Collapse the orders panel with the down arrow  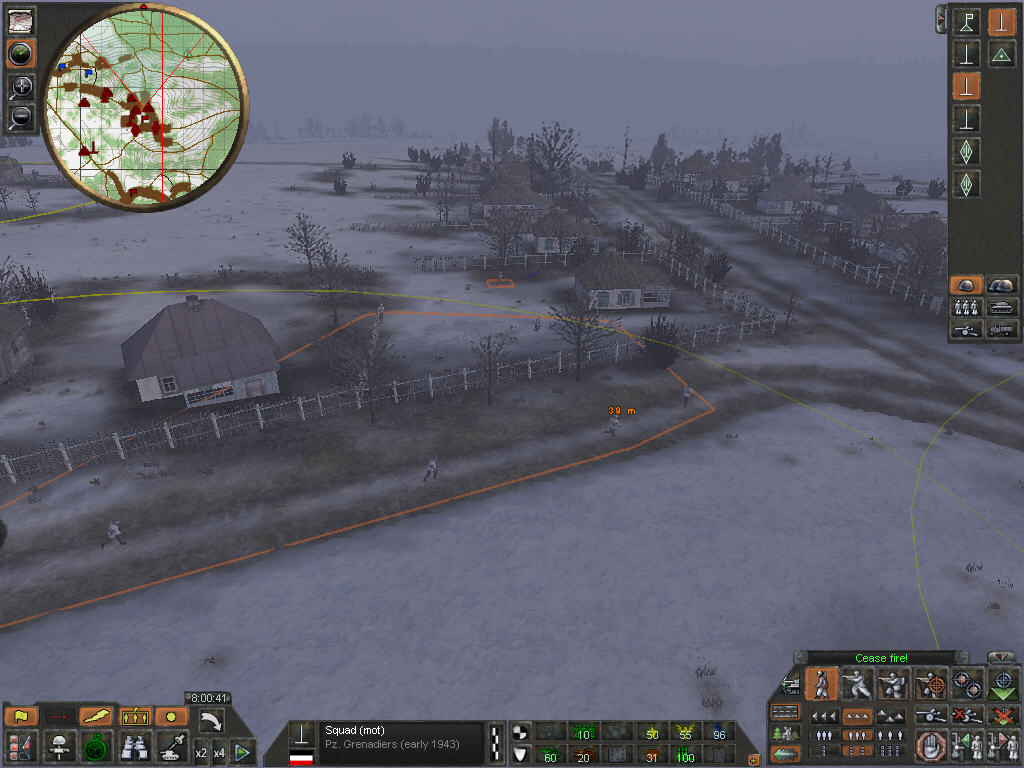tap(1001, 657)
